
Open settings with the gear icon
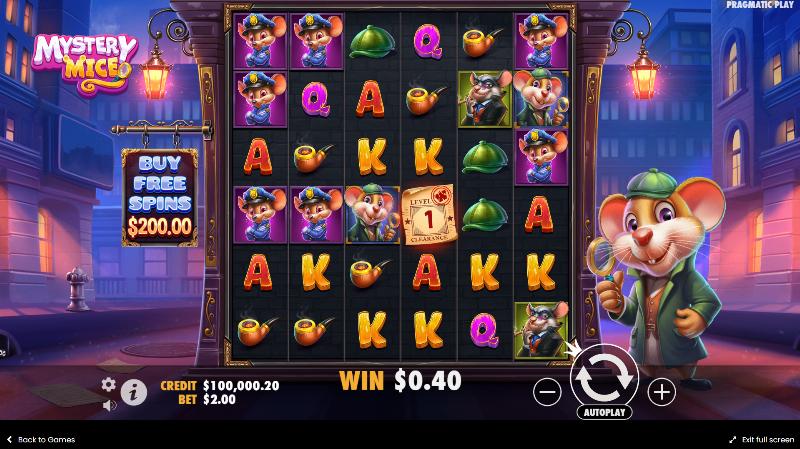coord(109,384)
